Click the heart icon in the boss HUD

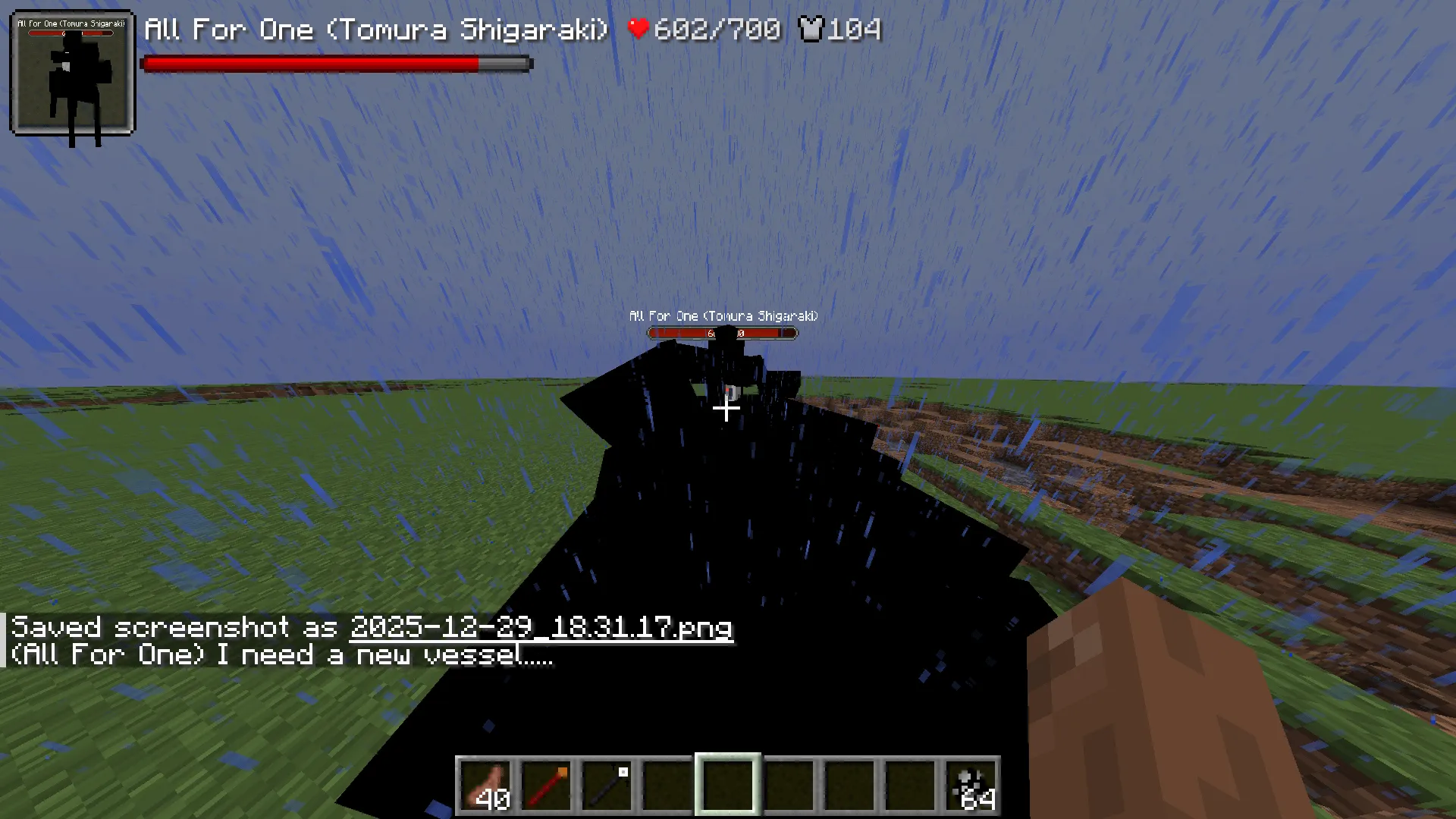636,29
